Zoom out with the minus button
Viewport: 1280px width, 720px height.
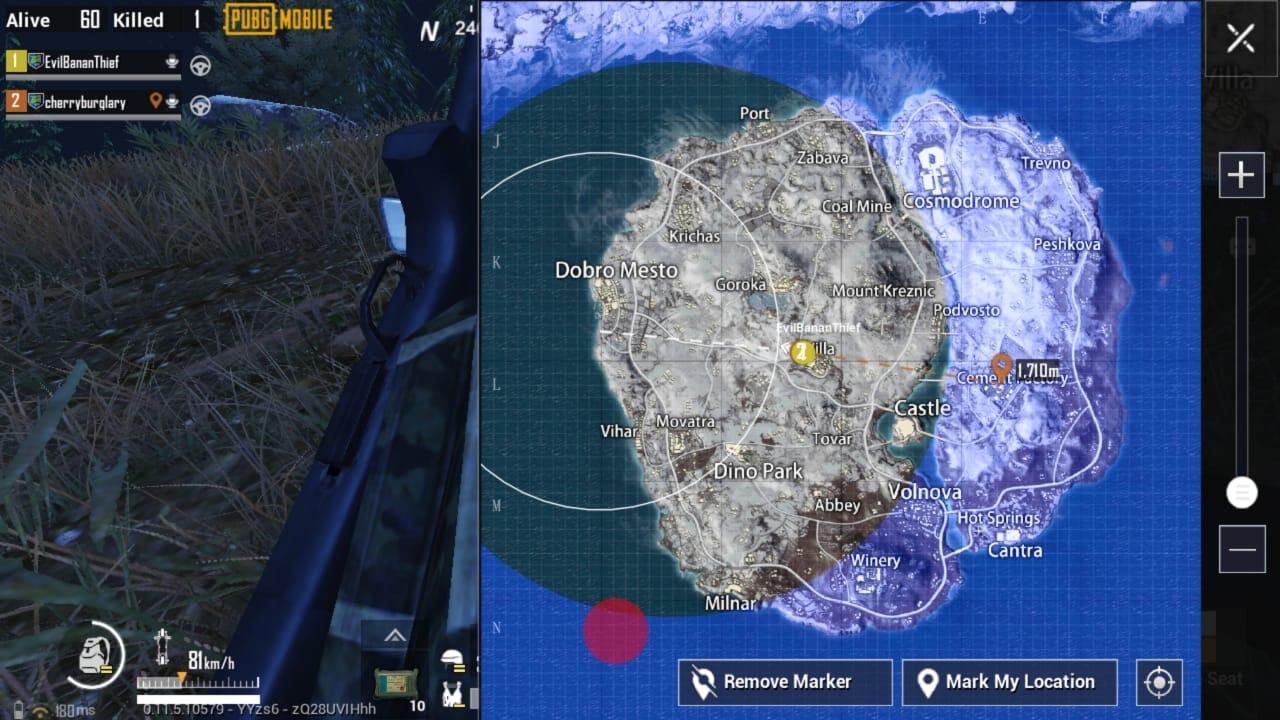coord(1241,550)
